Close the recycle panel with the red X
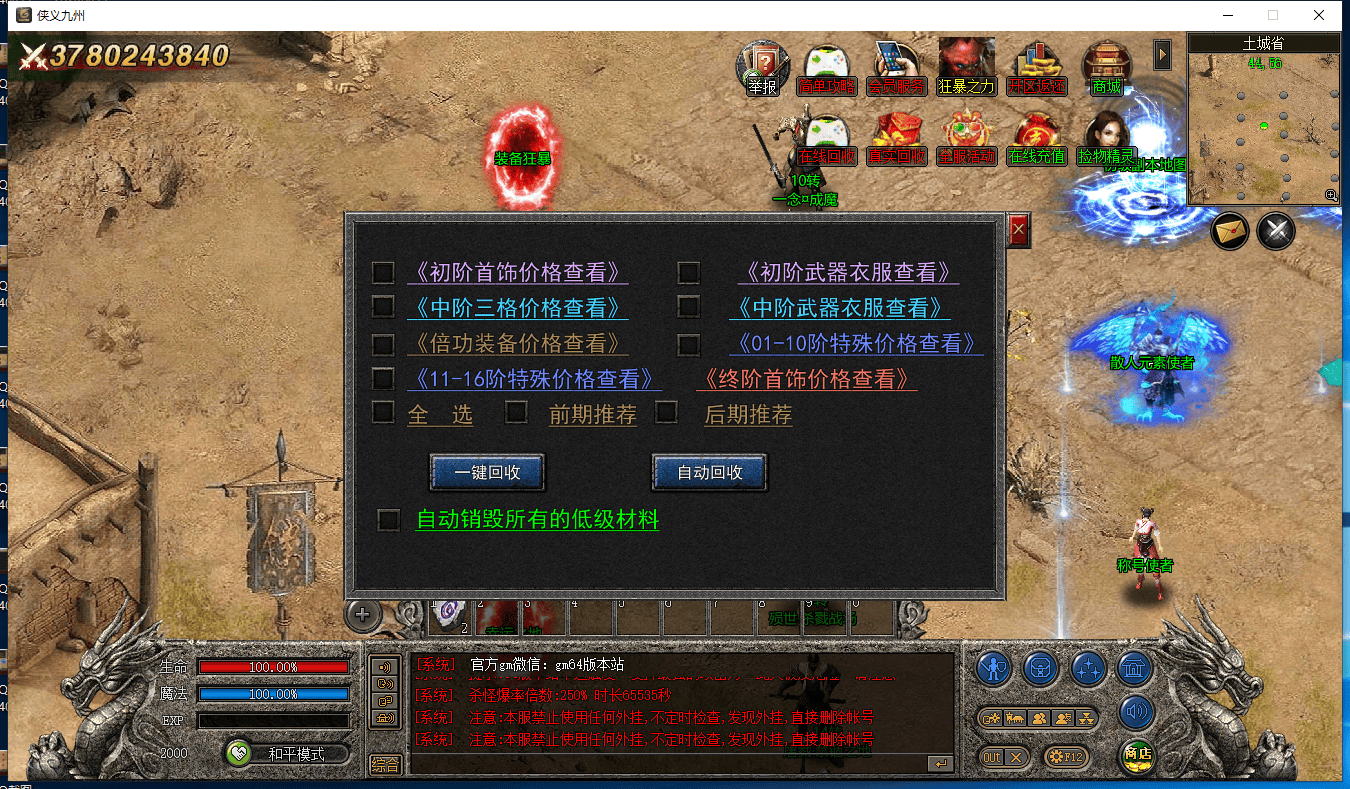 click(1018, 232)
